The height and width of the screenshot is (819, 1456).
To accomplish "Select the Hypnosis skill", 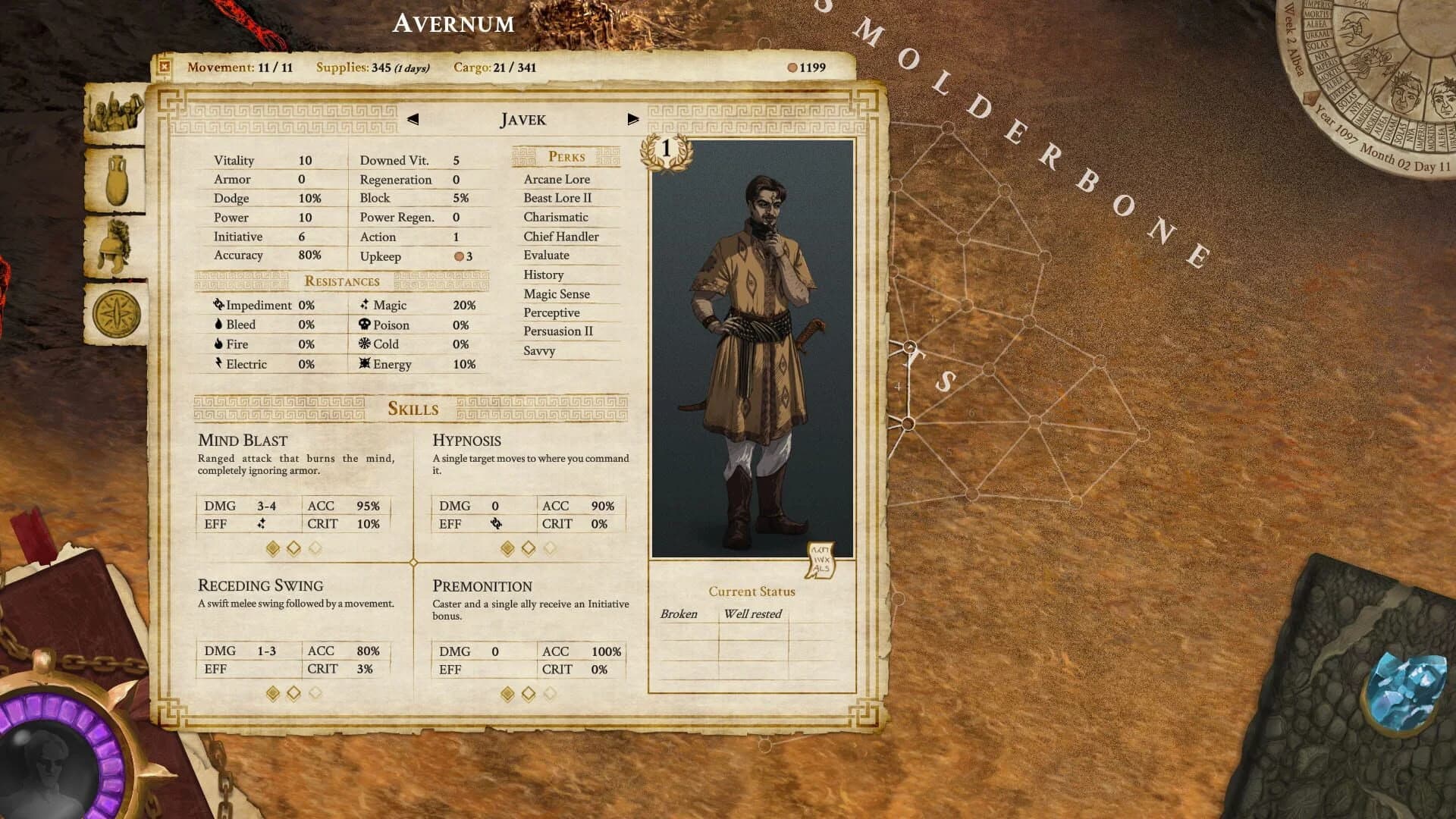I will pos(466,441).
